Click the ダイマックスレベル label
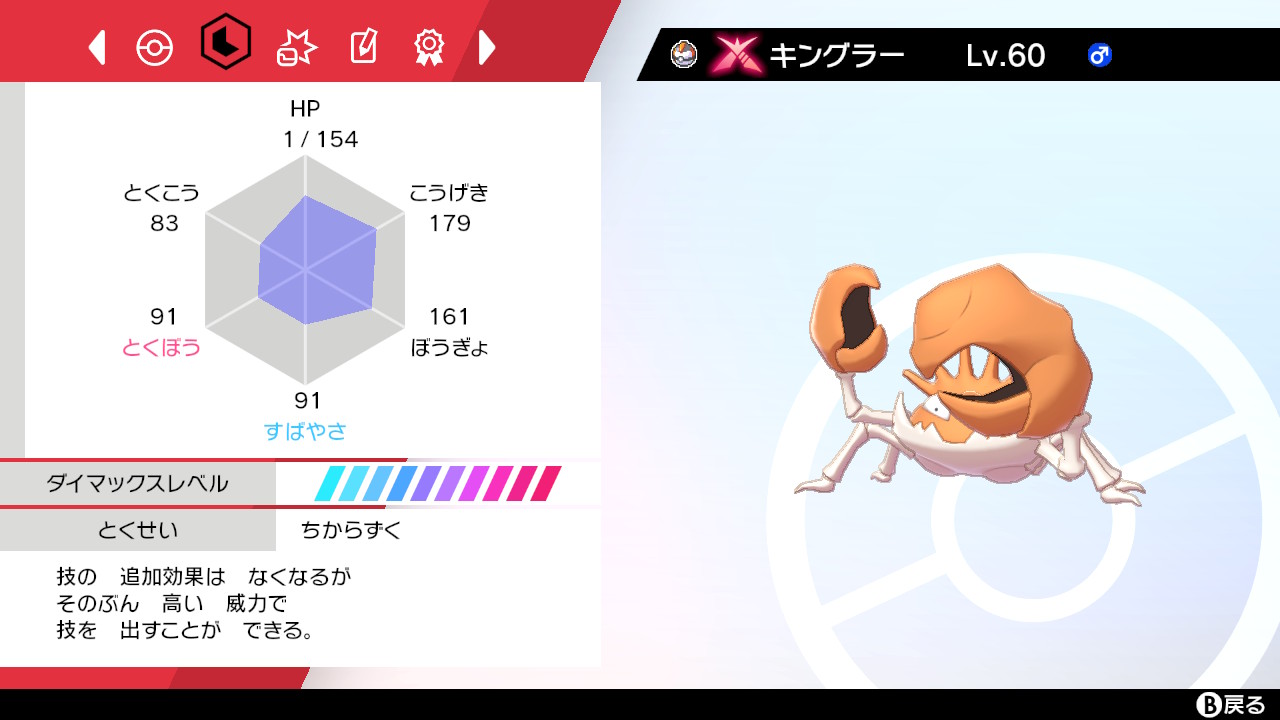The image size is (1280, 720). (x=137, y=483)
